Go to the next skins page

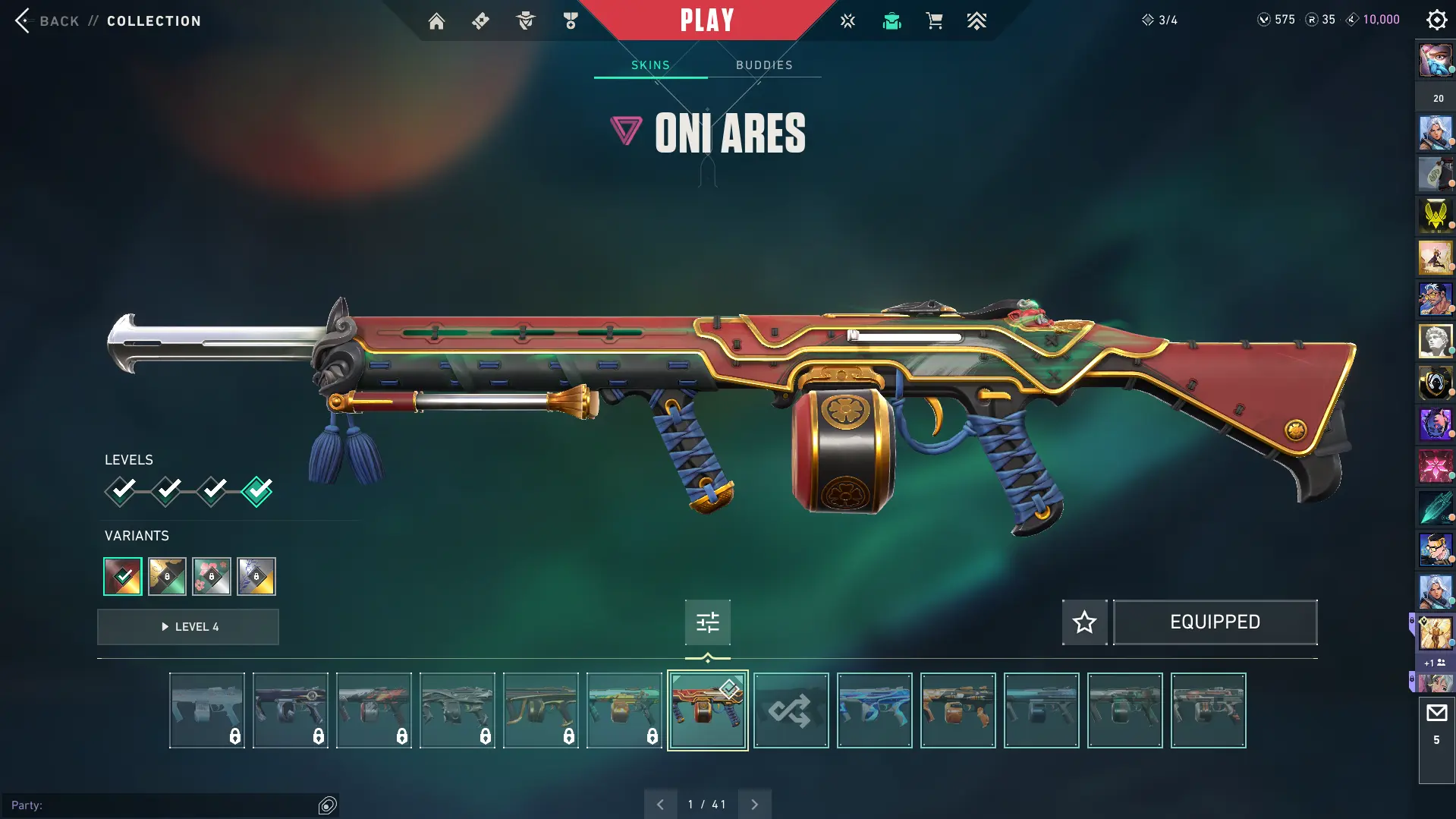tap(754, 805)
